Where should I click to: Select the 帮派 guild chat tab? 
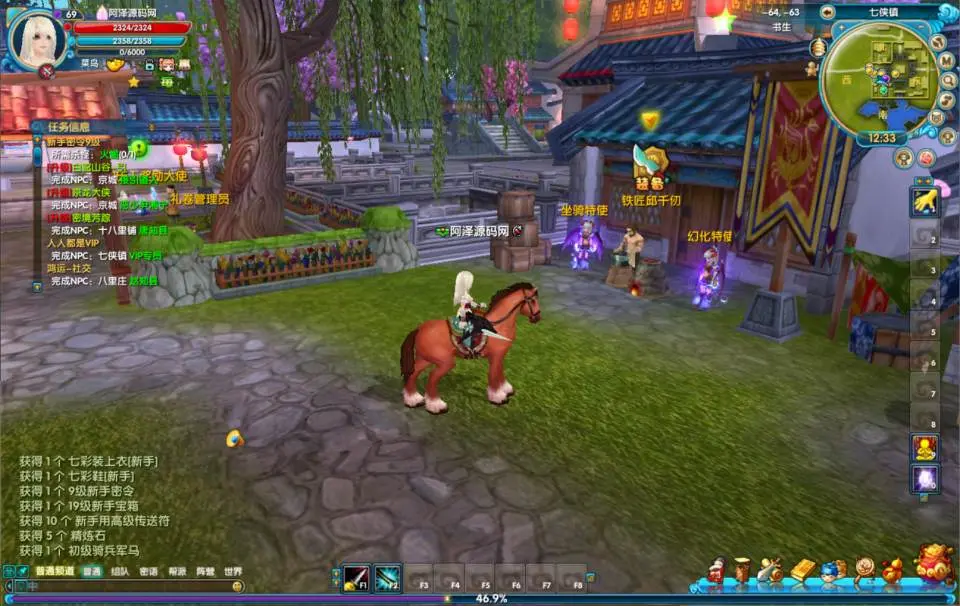[177, 572]
